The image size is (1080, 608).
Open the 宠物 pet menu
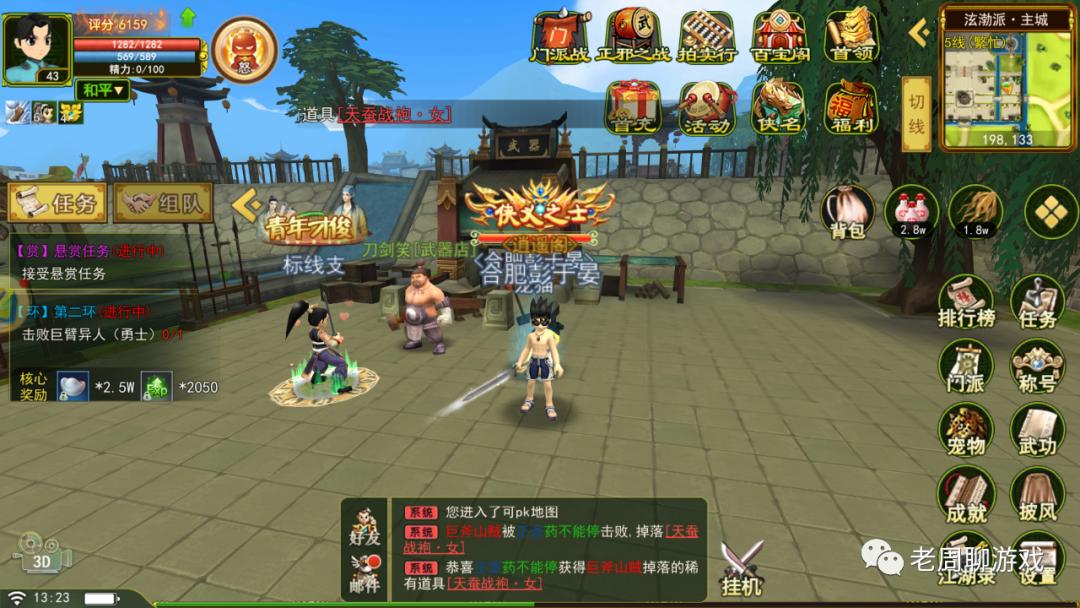(966, 430)
